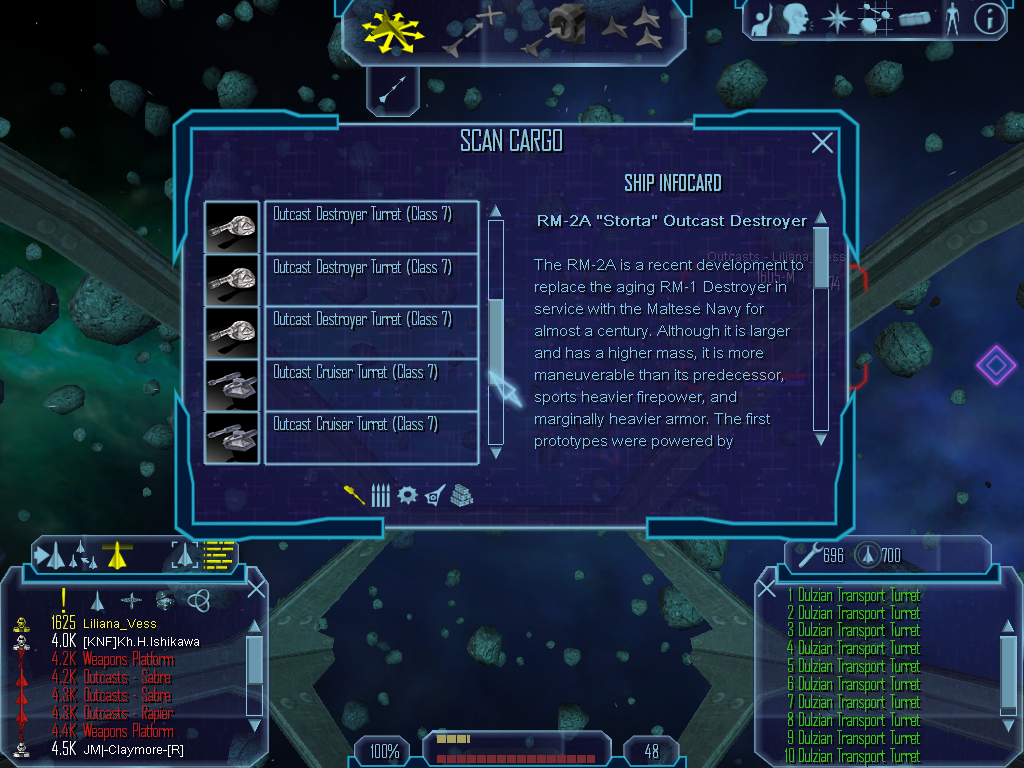Open the nav map star icon

(835, 18)
